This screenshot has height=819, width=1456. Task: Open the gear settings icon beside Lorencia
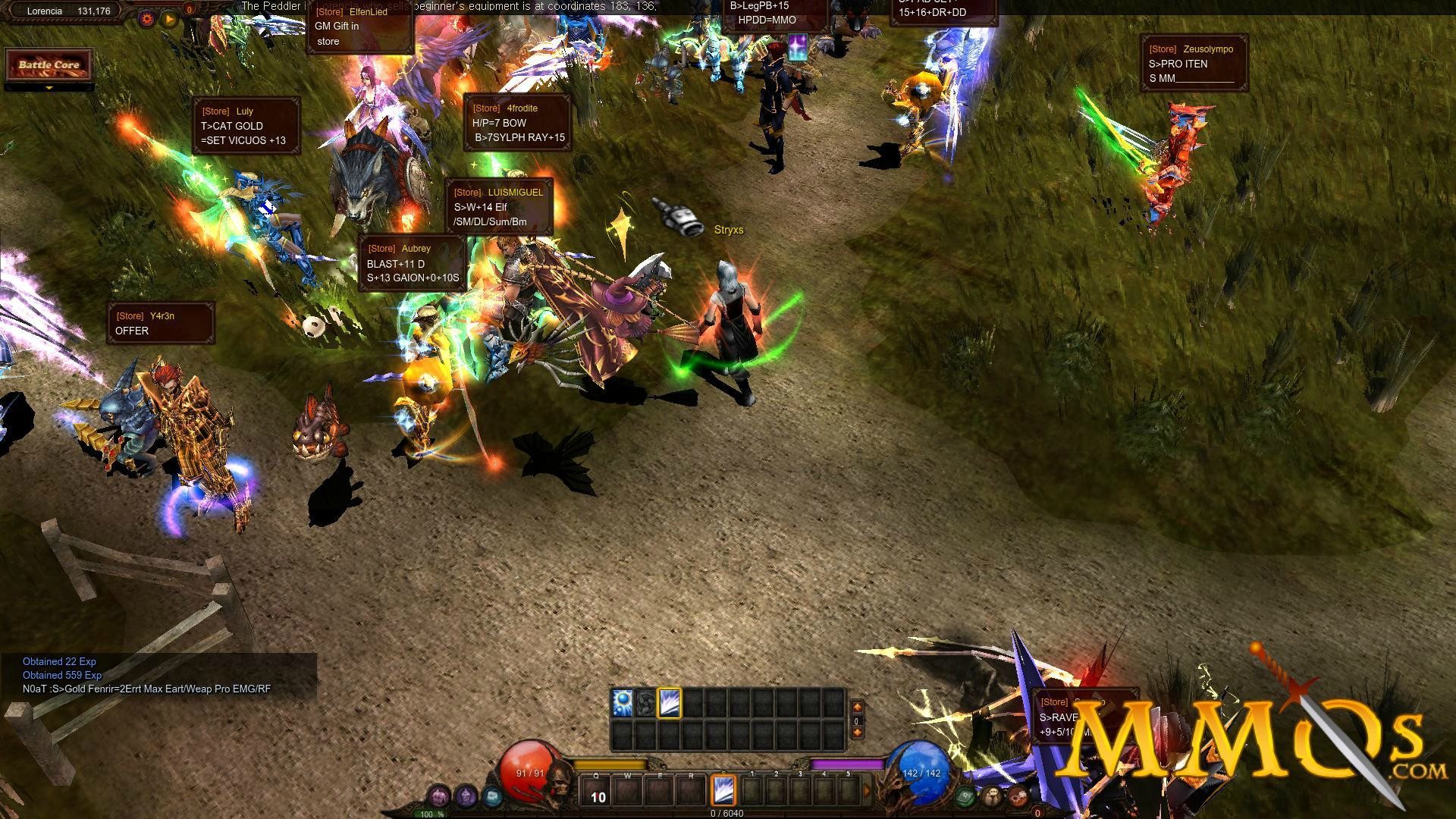click(146, 18)
